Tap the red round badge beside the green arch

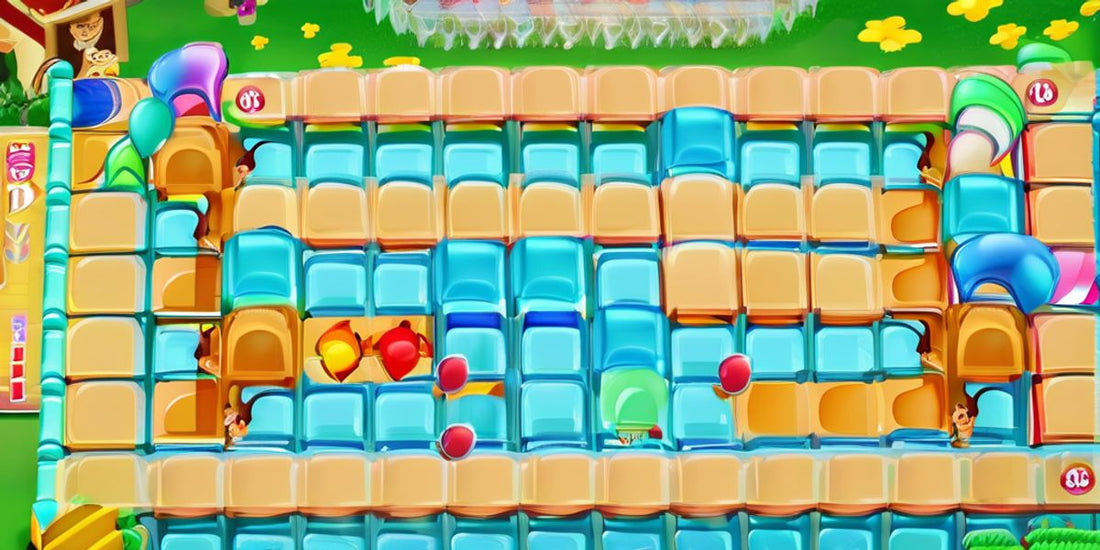click(1041, 94)
